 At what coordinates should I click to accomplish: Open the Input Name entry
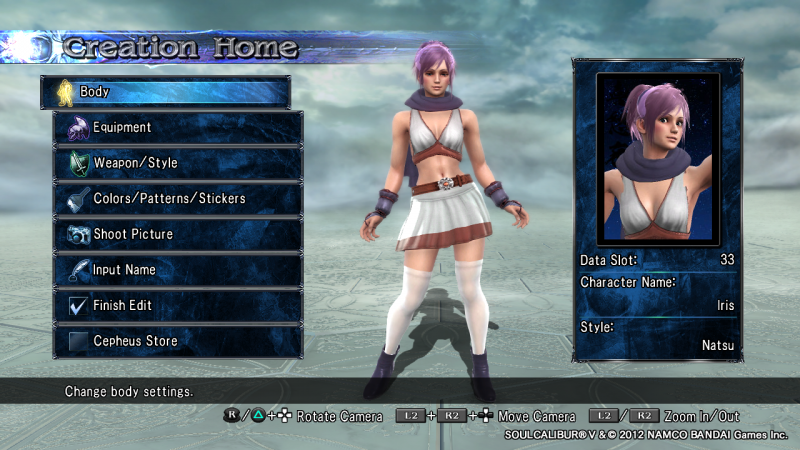click(178, 270)
